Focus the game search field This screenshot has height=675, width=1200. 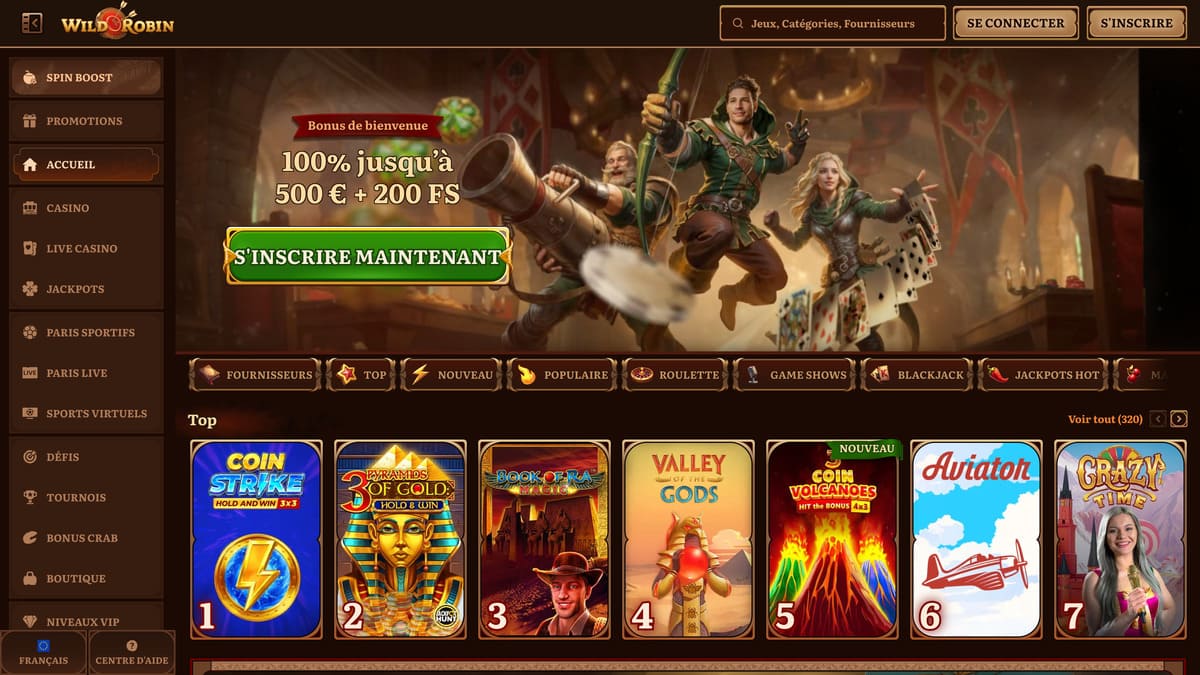[x=832, y=23]
